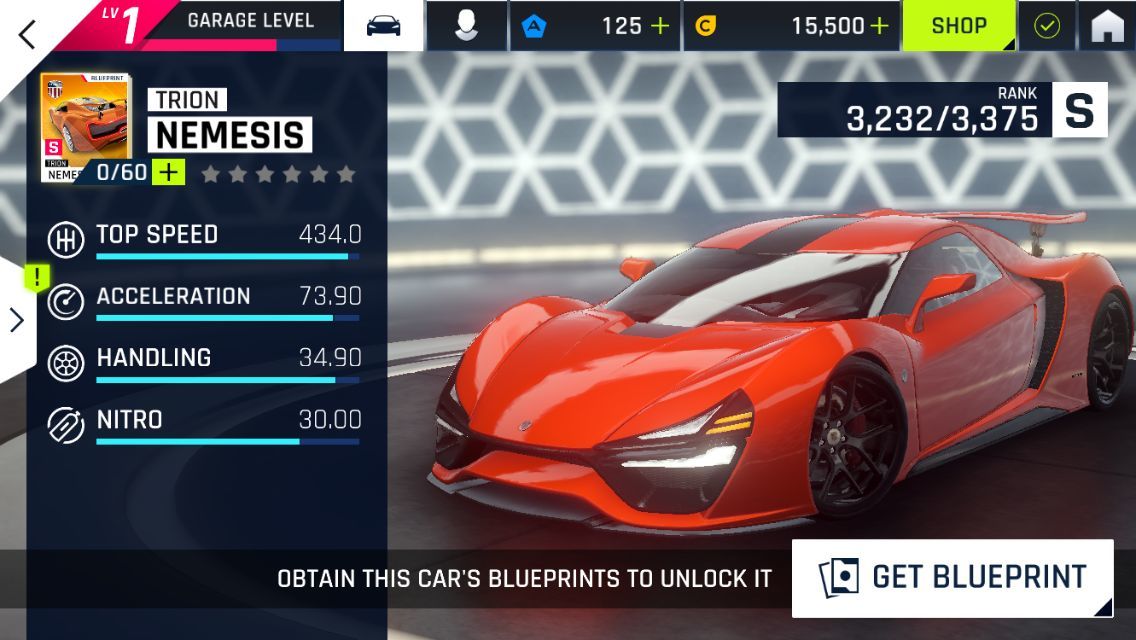Select the Nitro stat
The height and width of the screenshot is (640, 1136).
click(204, 424)
